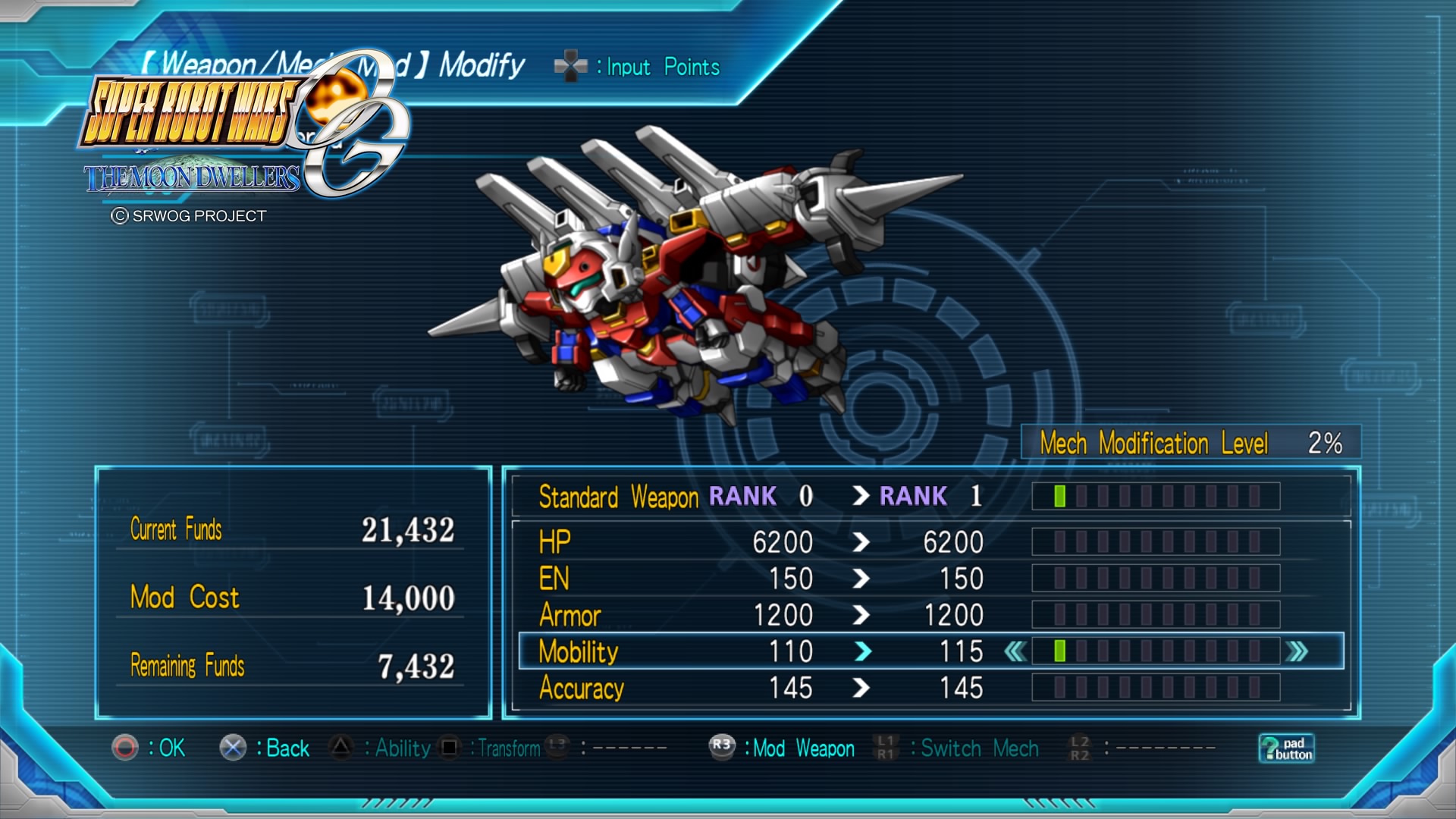Pick the Armor upgrade row
1456x819 pixels.
(758, 615)
